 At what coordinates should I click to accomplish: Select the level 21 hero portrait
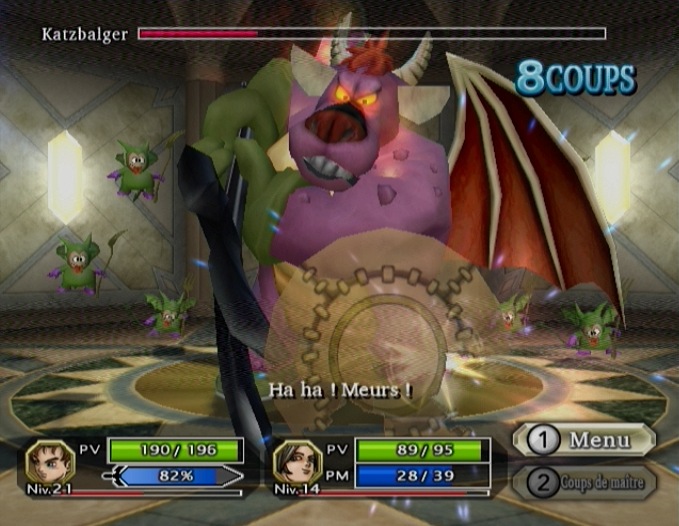[x=51, y=461]
